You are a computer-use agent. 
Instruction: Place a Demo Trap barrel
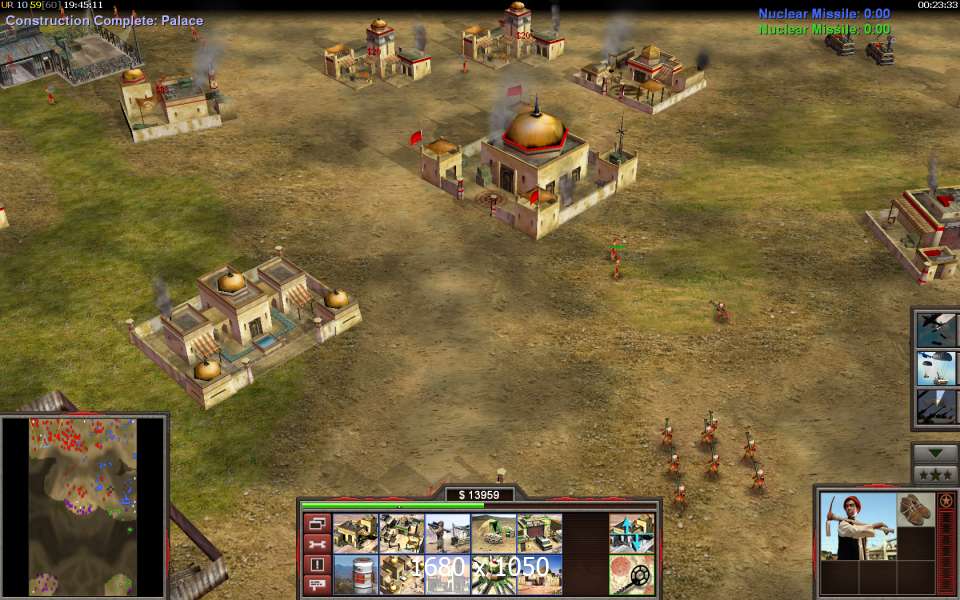coord(355,575)
